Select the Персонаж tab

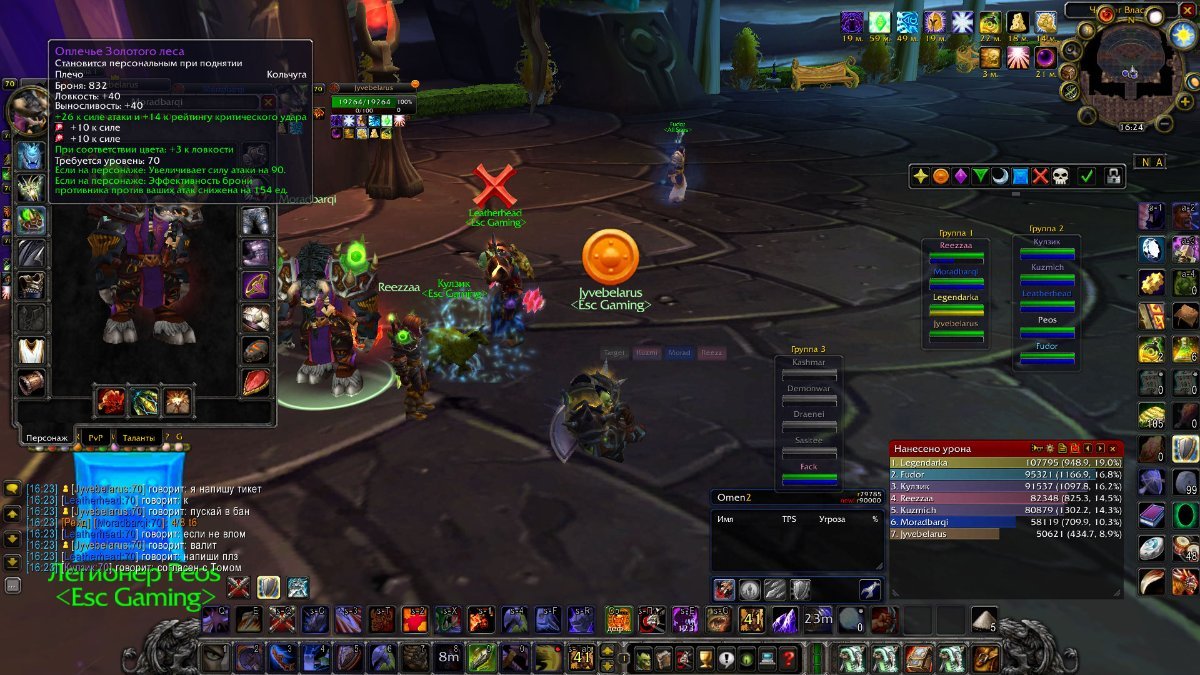pos(47,437)
